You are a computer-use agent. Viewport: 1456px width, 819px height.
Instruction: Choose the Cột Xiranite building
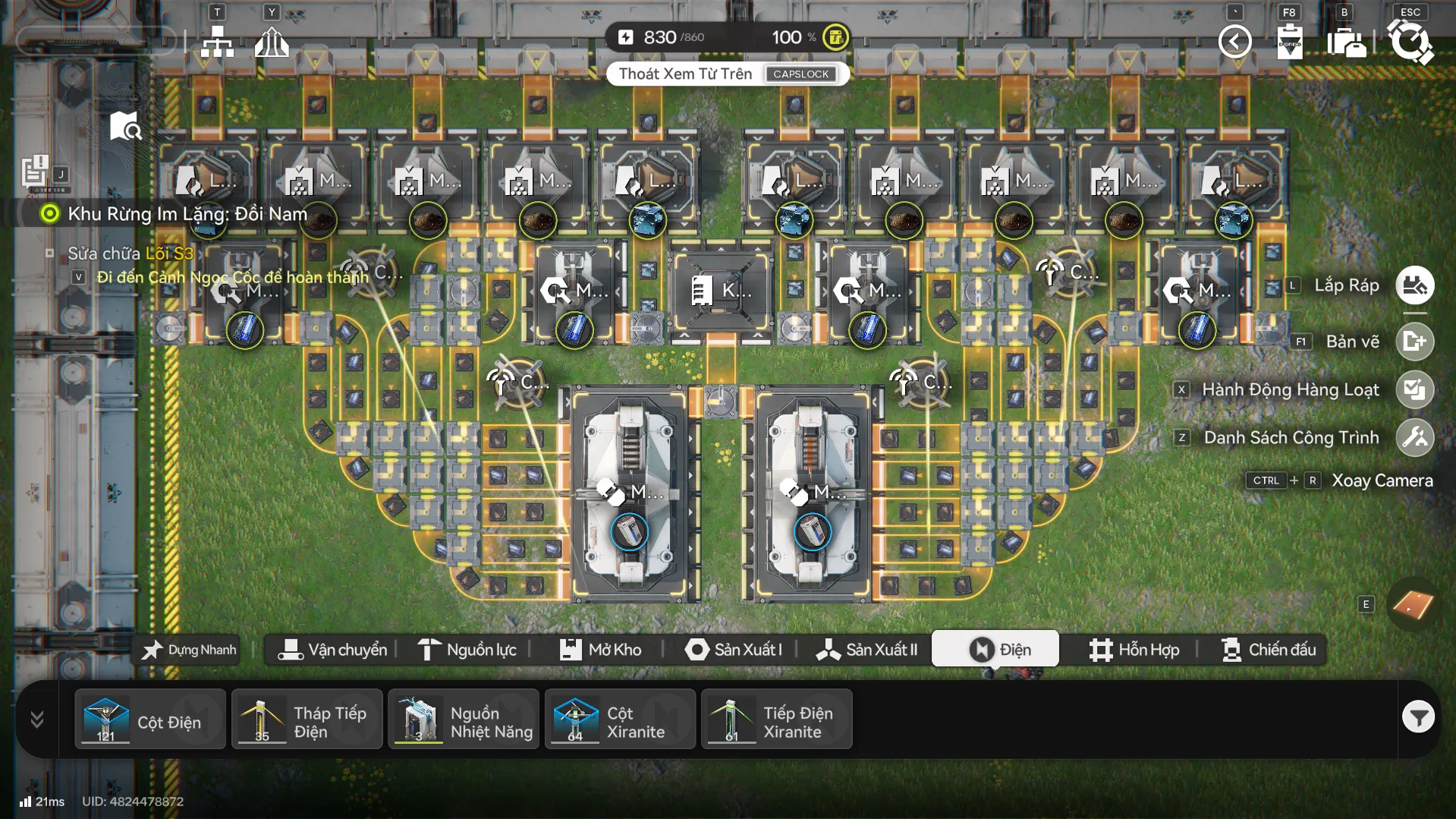click(620, 719)
